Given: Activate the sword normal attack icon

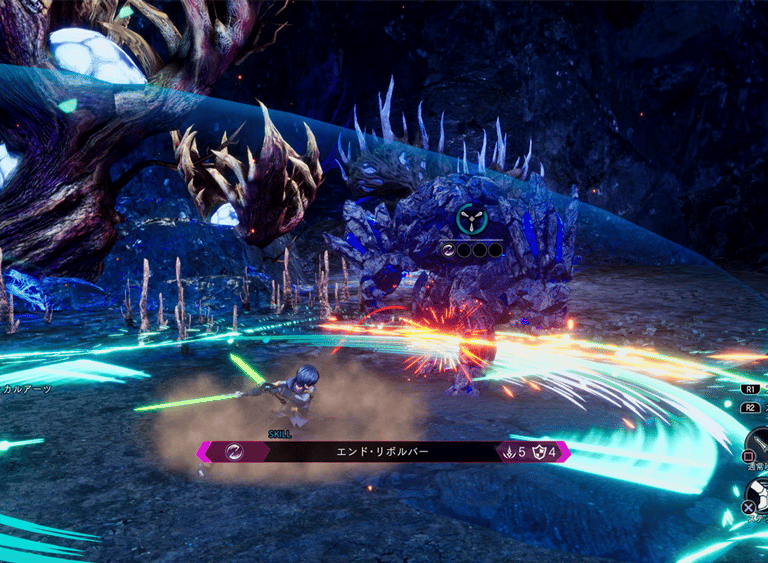Looking at the screenshot, I should tap(760, 441).
